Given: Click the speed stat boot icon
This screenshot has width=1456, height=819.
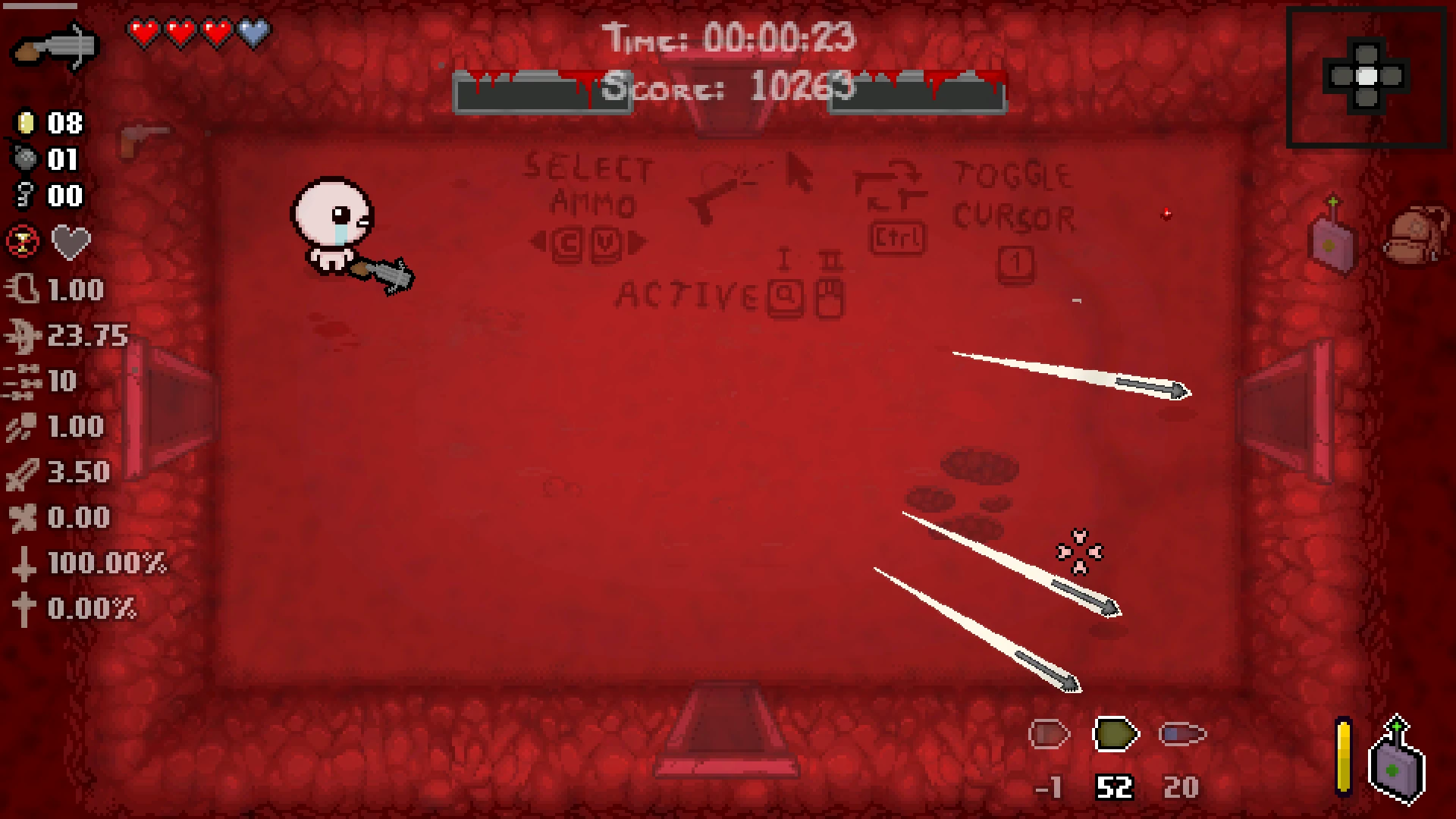Looking at the screenshot, I should (23, 289).
